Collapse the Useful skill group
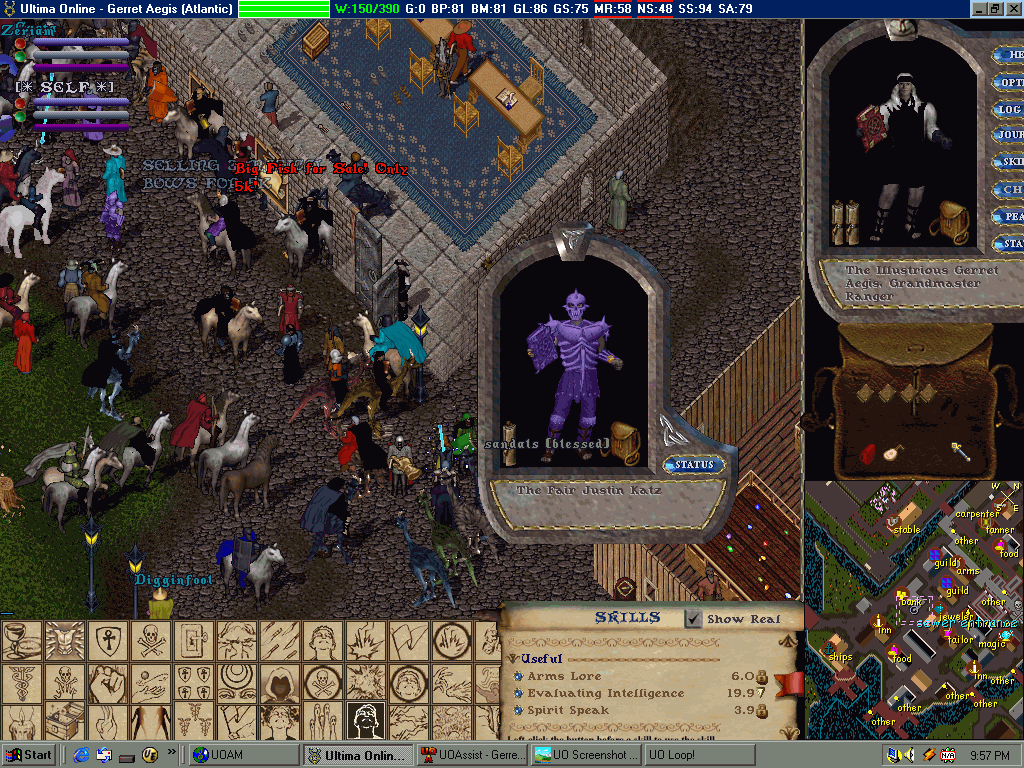The width and height of the screenshot is (1024, 768). [x=513, y=659]
